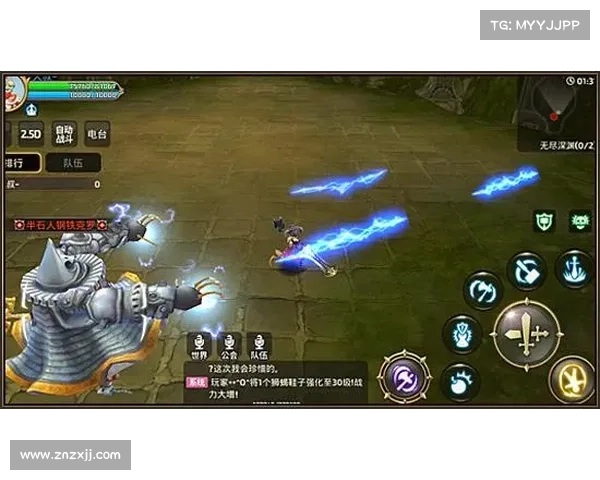This screenshot has width=600, height=480.
Task: Click the green shield icon
Action: tap(544, 221)
